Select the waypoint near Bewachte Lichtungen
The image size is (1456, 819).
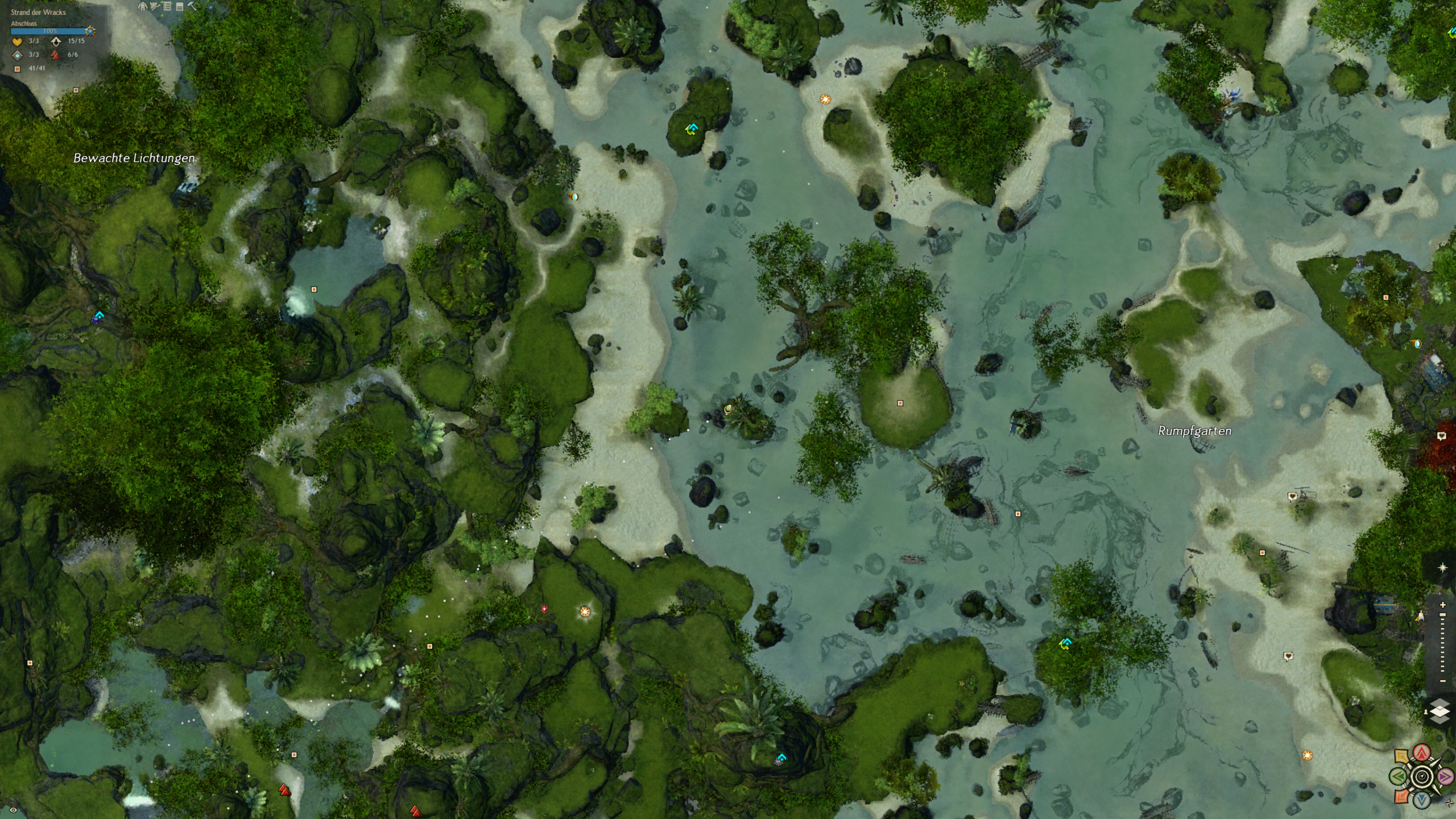click(x=99, y=316)
